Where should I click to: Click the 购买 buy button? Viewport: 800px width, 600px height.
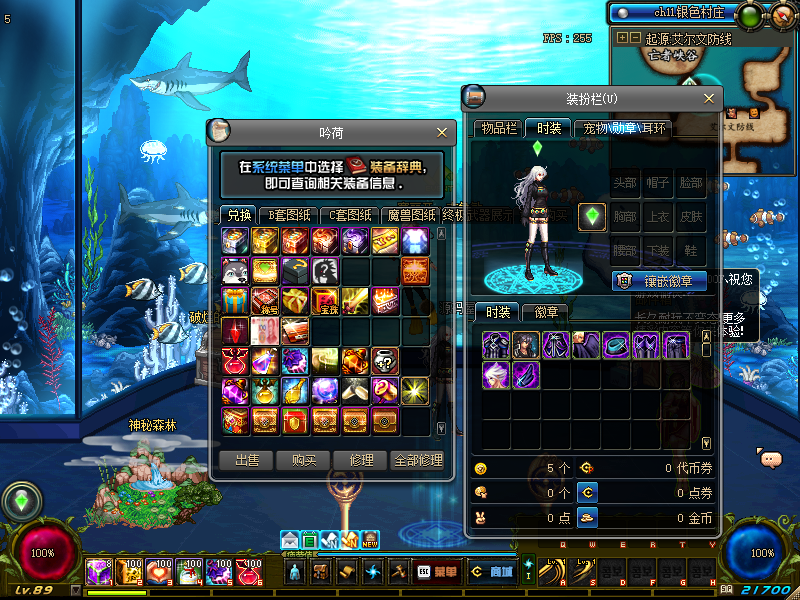point(304,460)
